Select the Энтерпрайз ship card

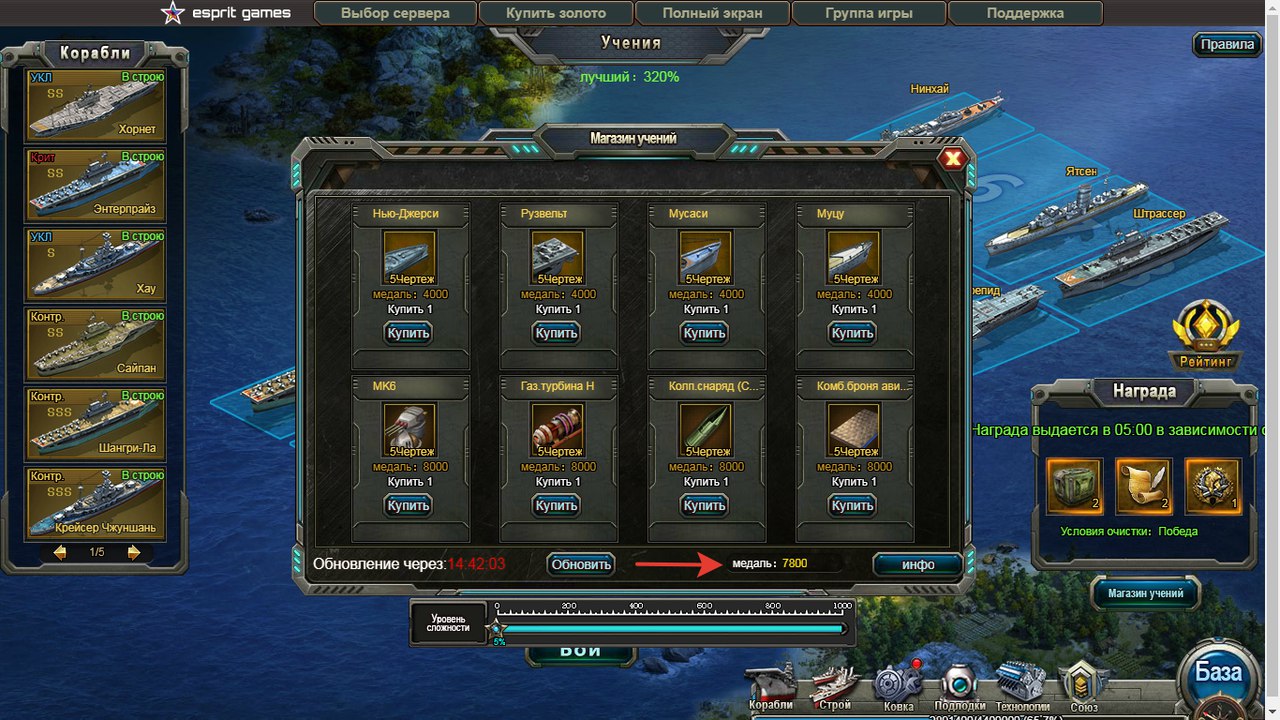click(96, 184)
